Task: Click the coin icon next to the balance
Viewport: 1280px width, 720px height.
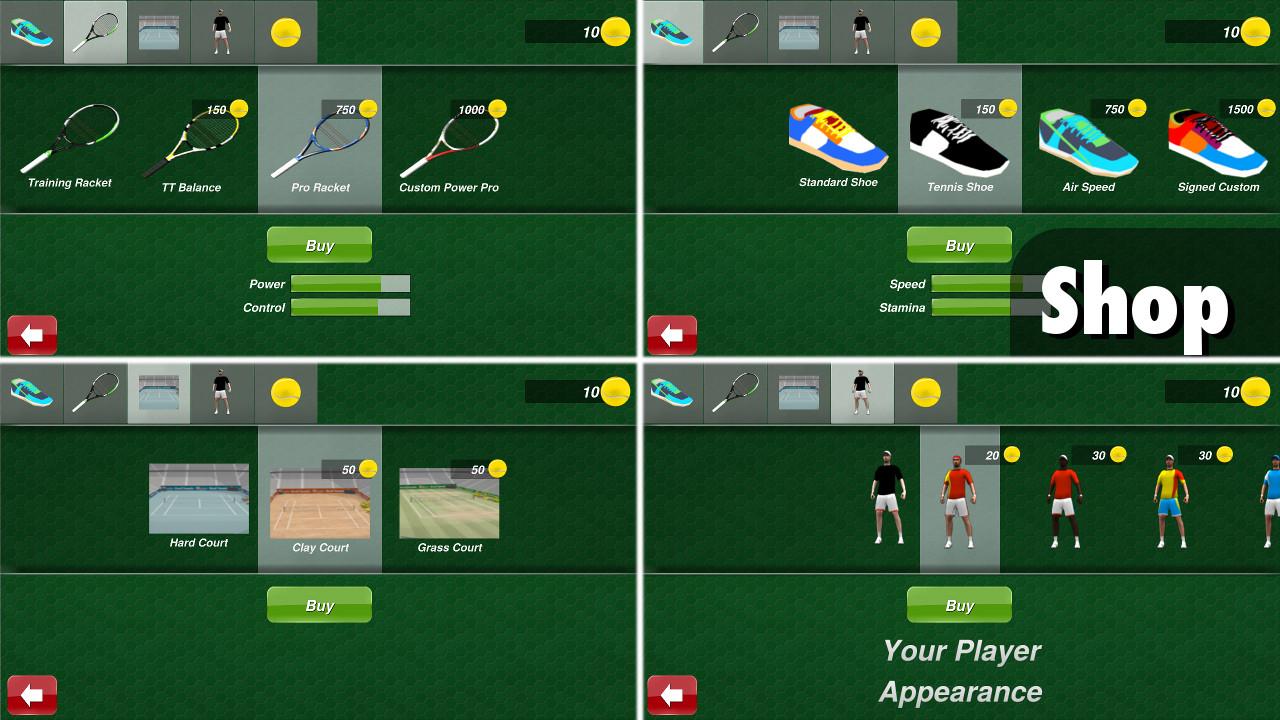Action: (x=615, y=30)
